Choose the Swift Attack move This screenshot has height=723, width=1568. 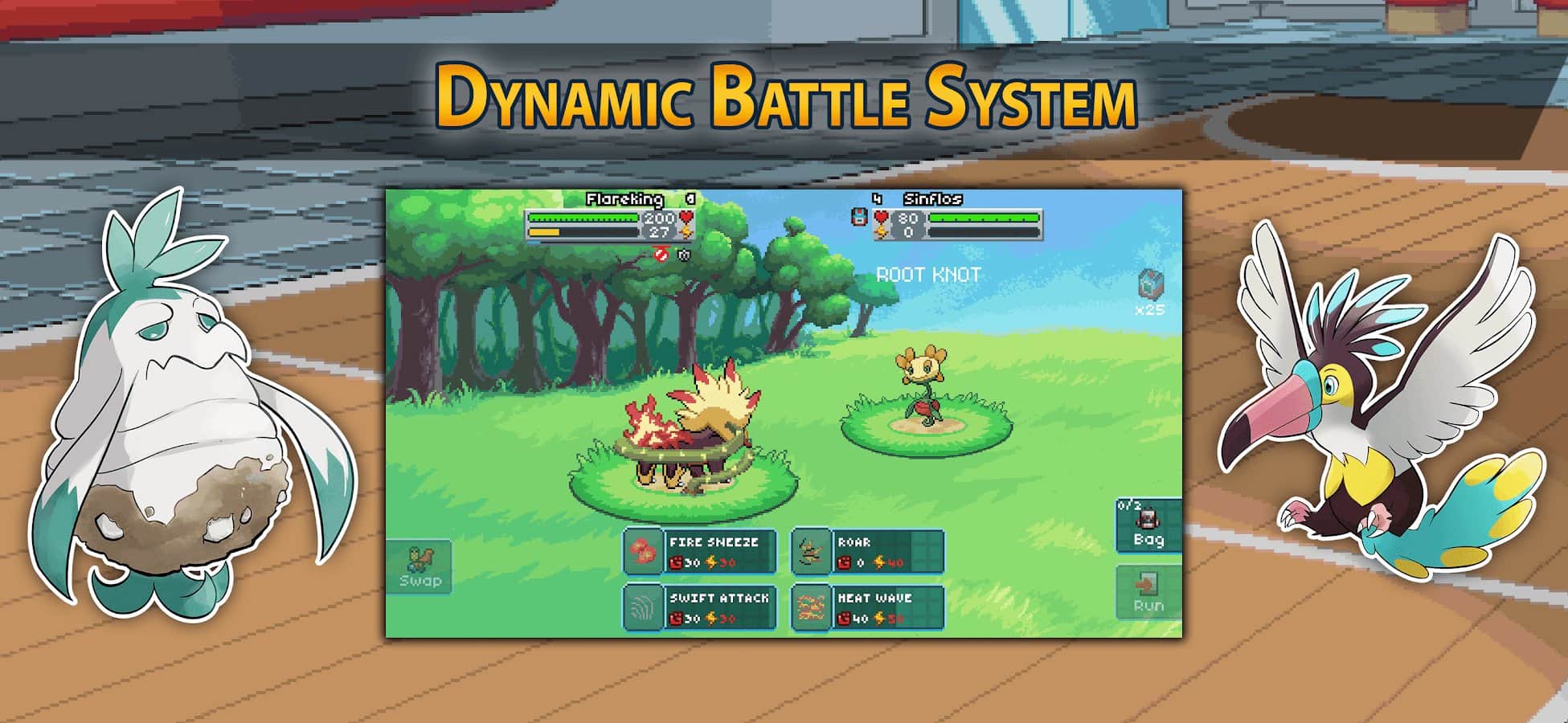click(x=700, y=607)
